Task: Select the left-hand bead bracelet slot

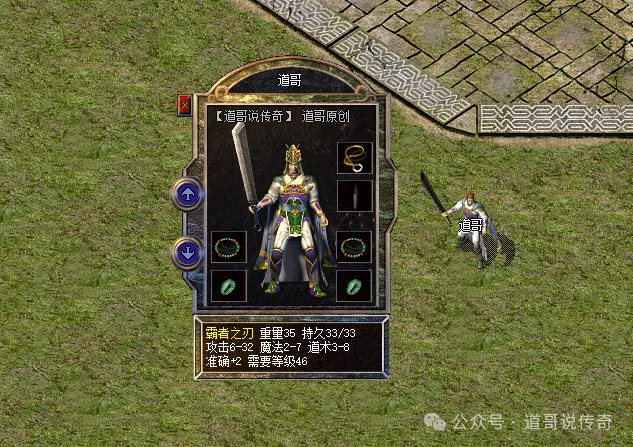Action: [x=228, y=247]
